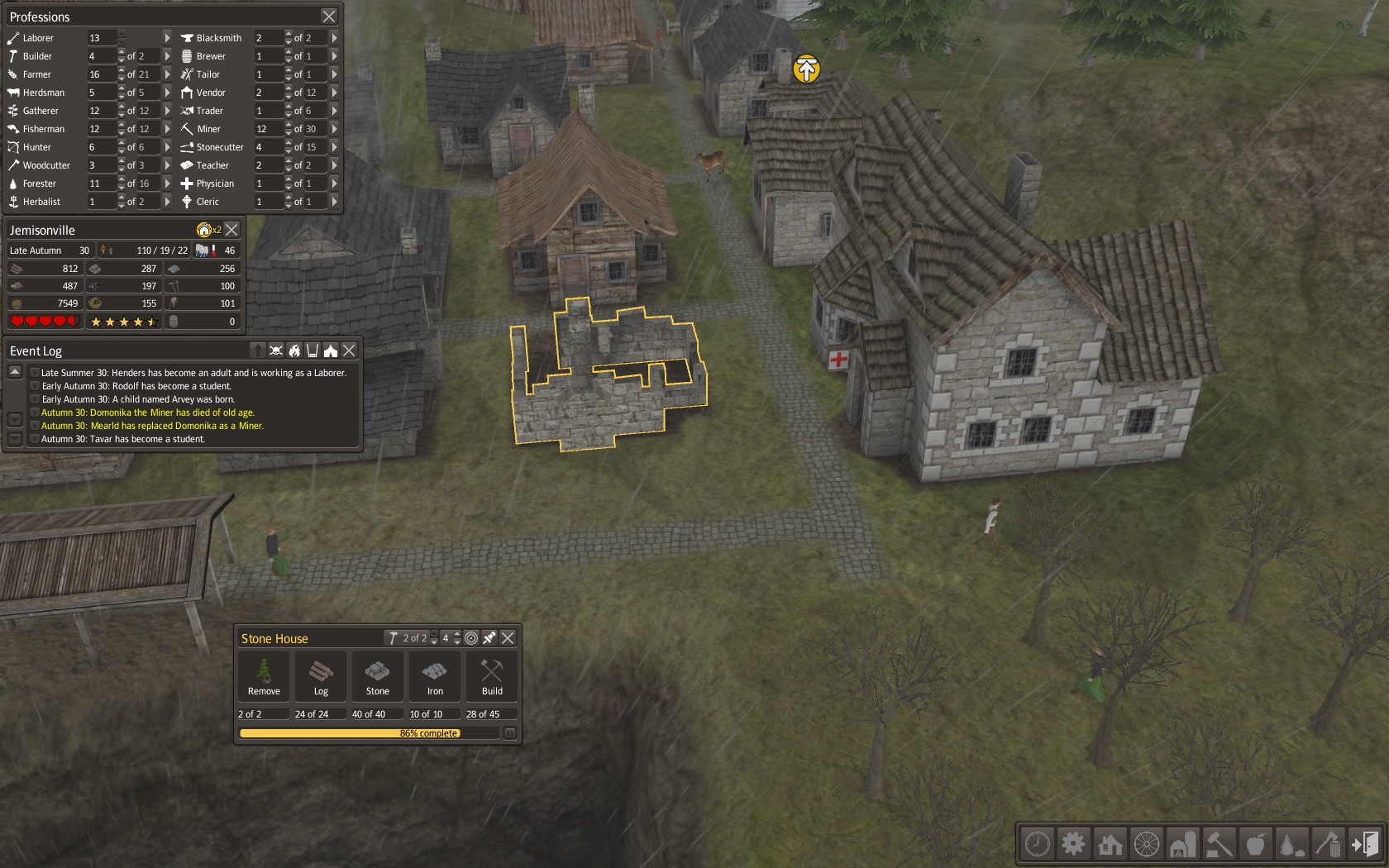Open the gear tools and reports menu
The height and width of the screenshot is (868, 1389).
(1073, 844)
